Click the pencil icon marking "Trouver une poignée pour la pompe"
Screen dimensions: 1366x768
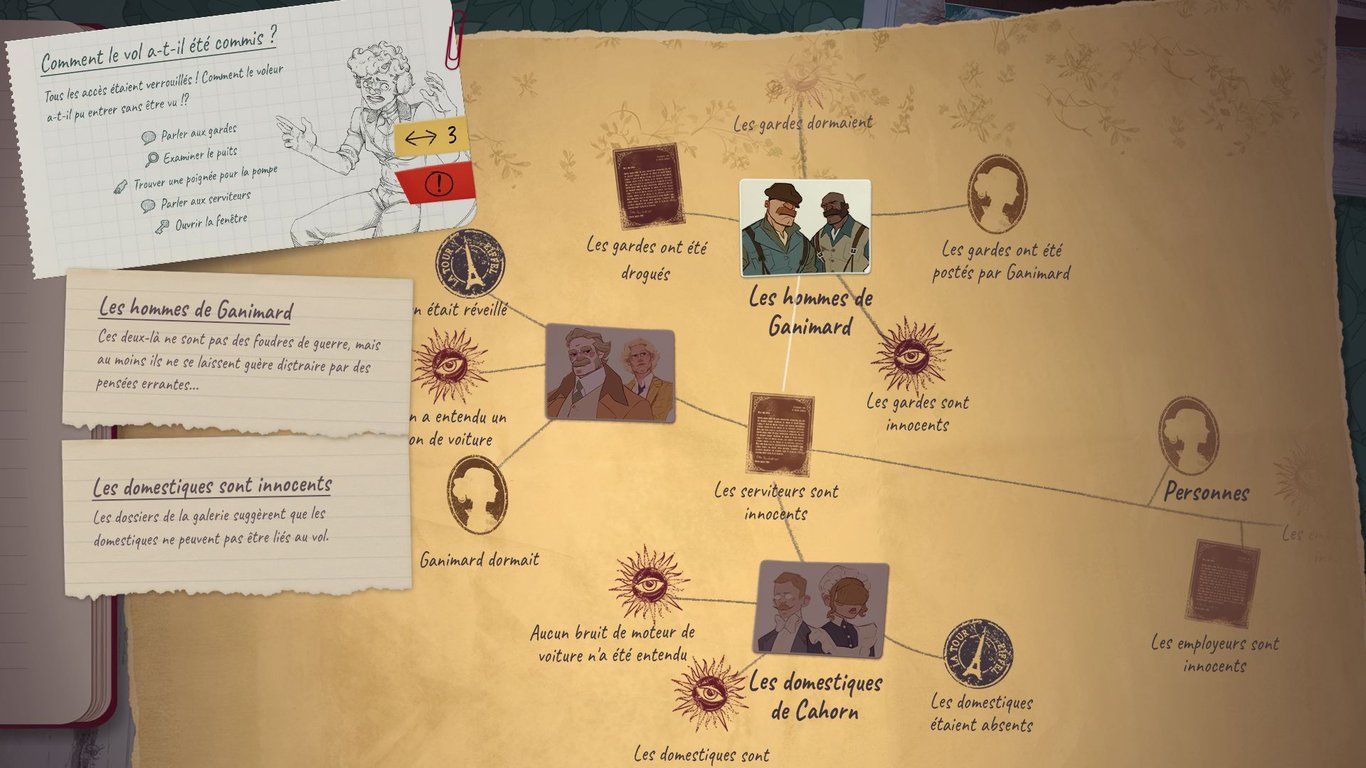tap(121, 184)
